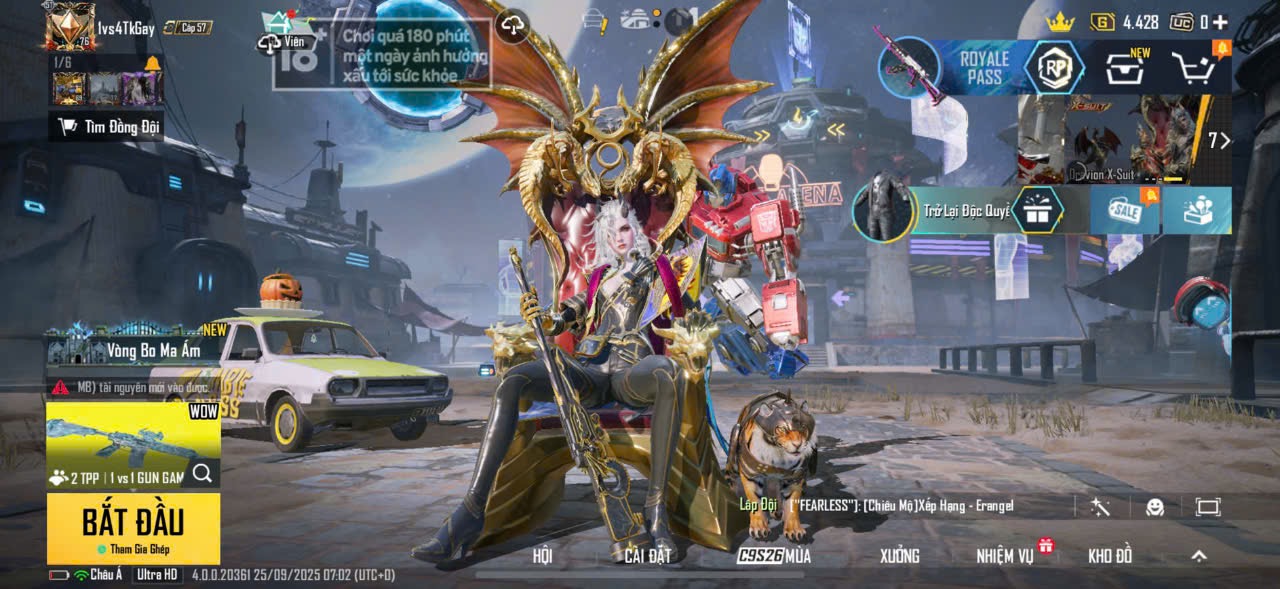The image size is (1280, 589).
Task: Search modes with the magnifier icon
Action: 203,474
